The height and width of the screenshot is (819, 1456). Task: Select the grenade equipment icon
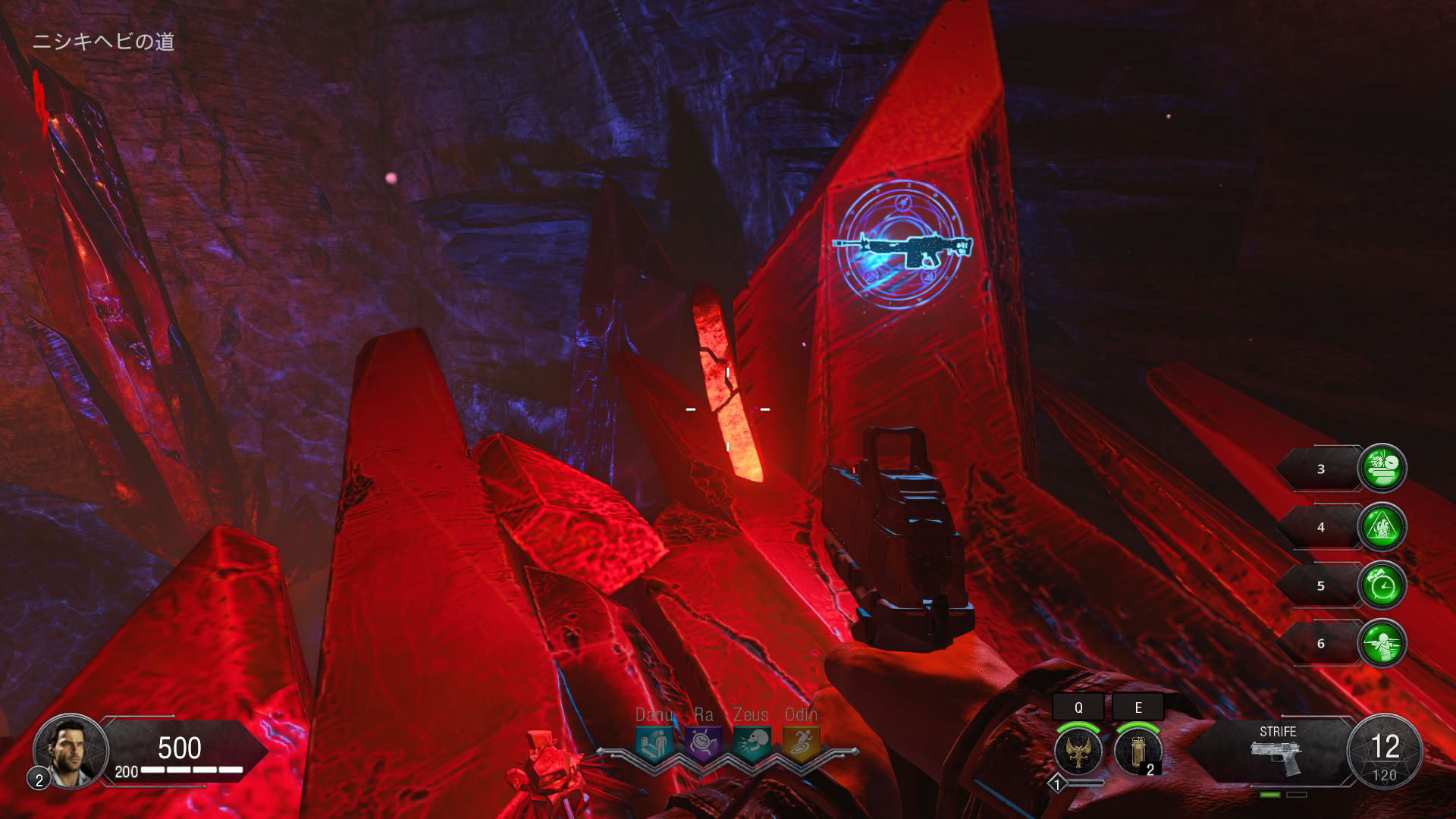tap(1137, 752)
